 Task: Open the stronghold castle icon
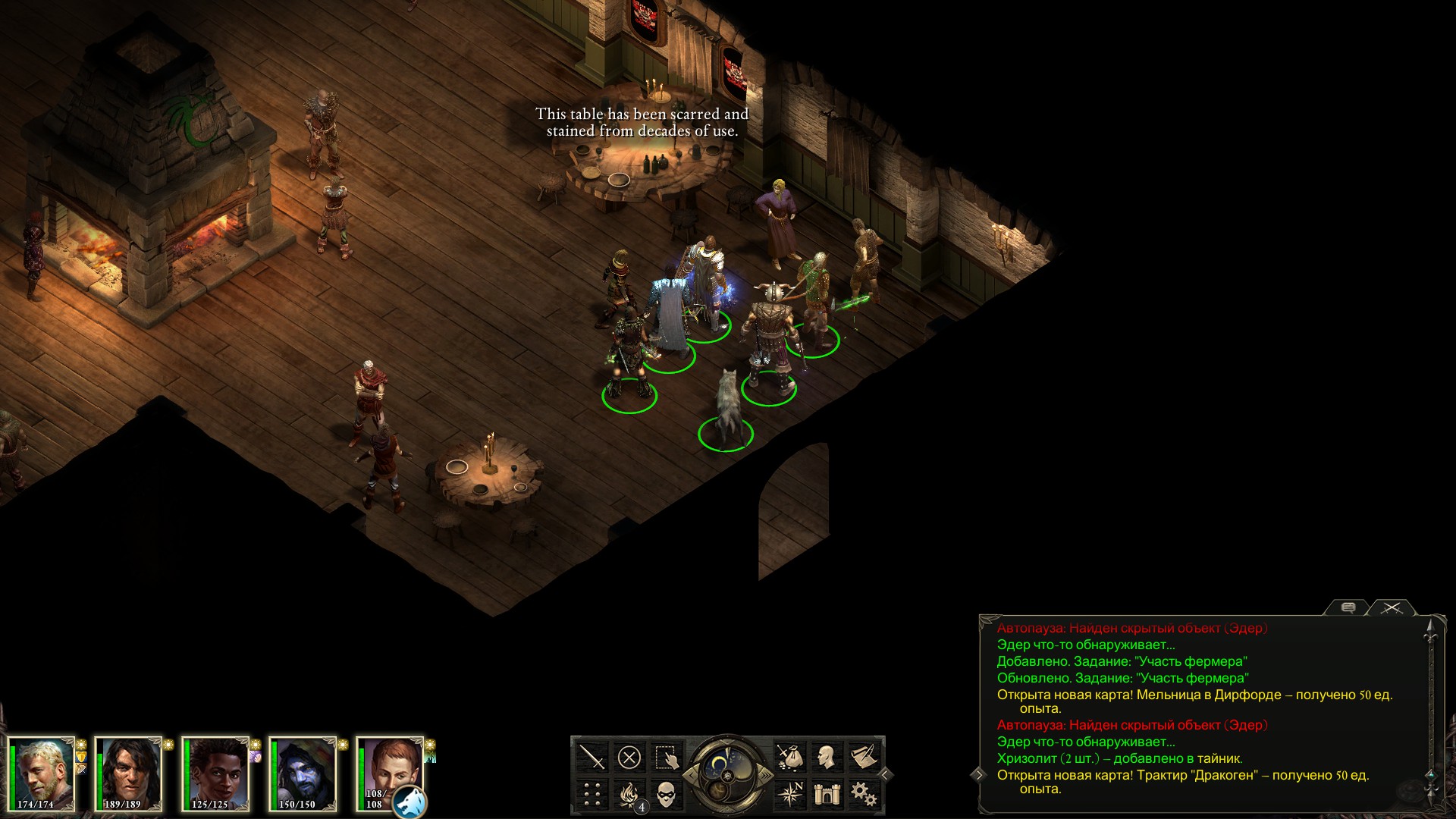coord(827,794)
